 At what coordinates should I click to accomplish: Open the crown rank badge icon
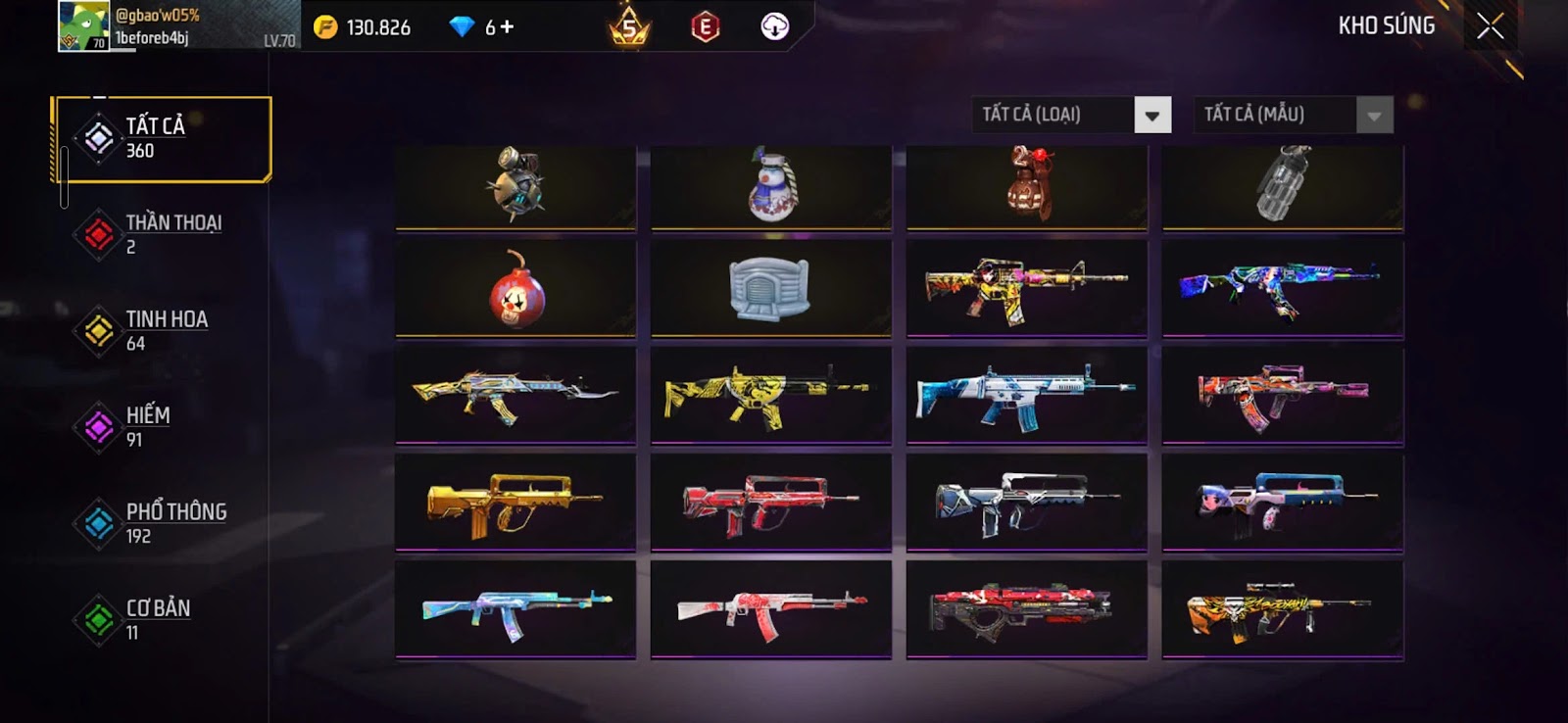[629, 27]
